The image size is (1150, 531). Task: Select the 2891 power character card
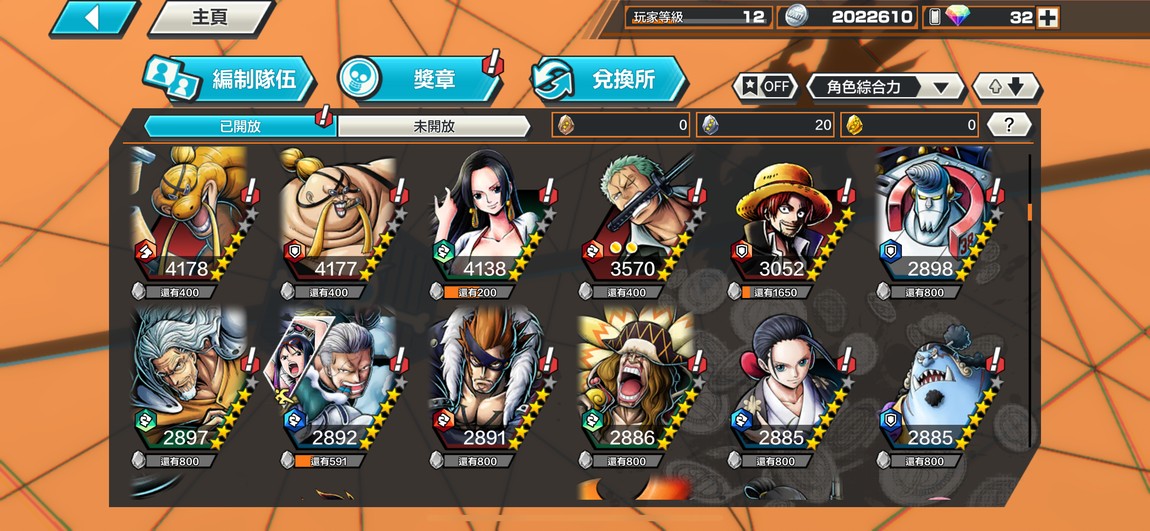click(x=489, y=384)
